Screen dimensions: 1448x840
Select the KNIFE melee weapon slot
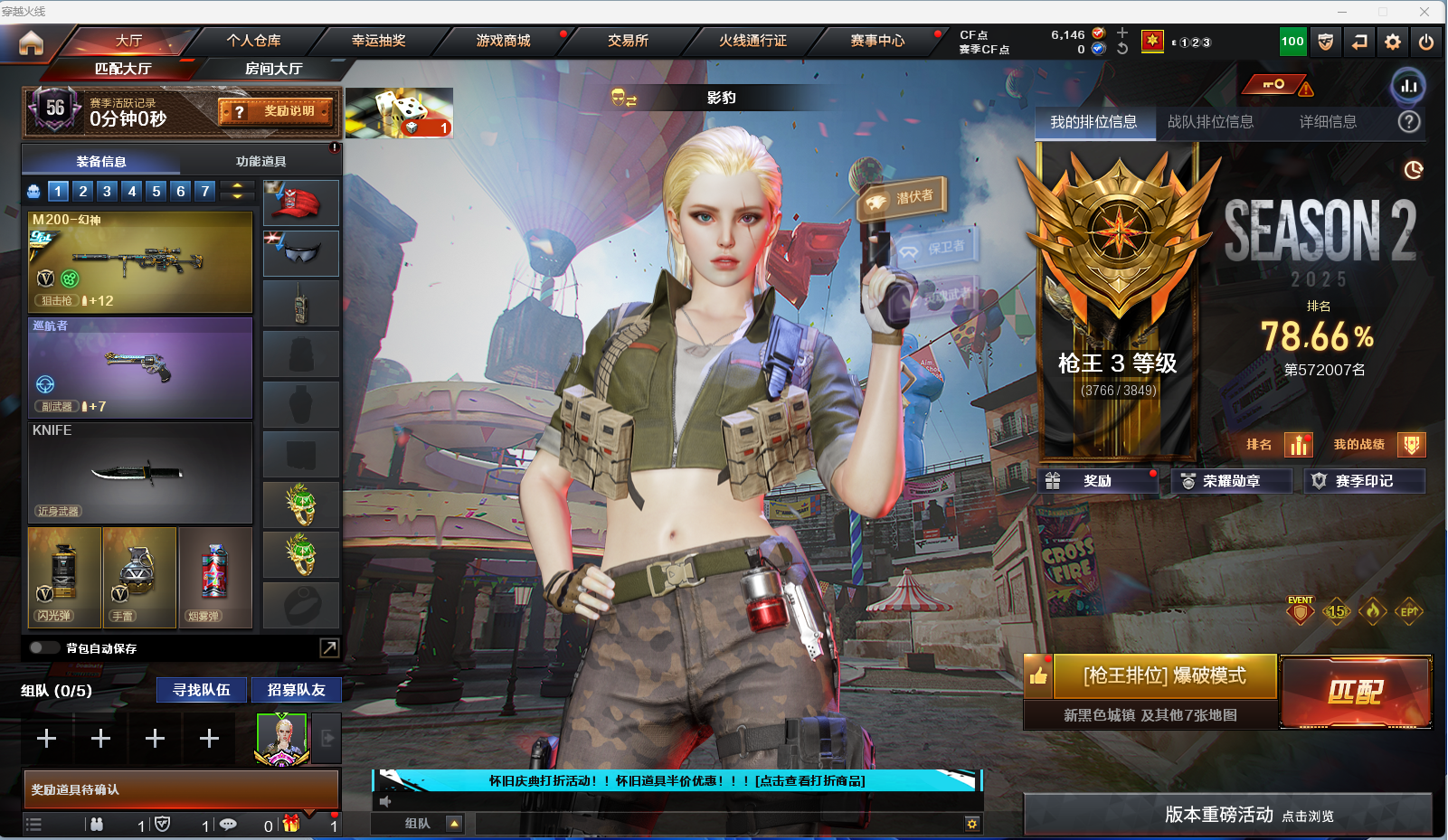point(140,473)
